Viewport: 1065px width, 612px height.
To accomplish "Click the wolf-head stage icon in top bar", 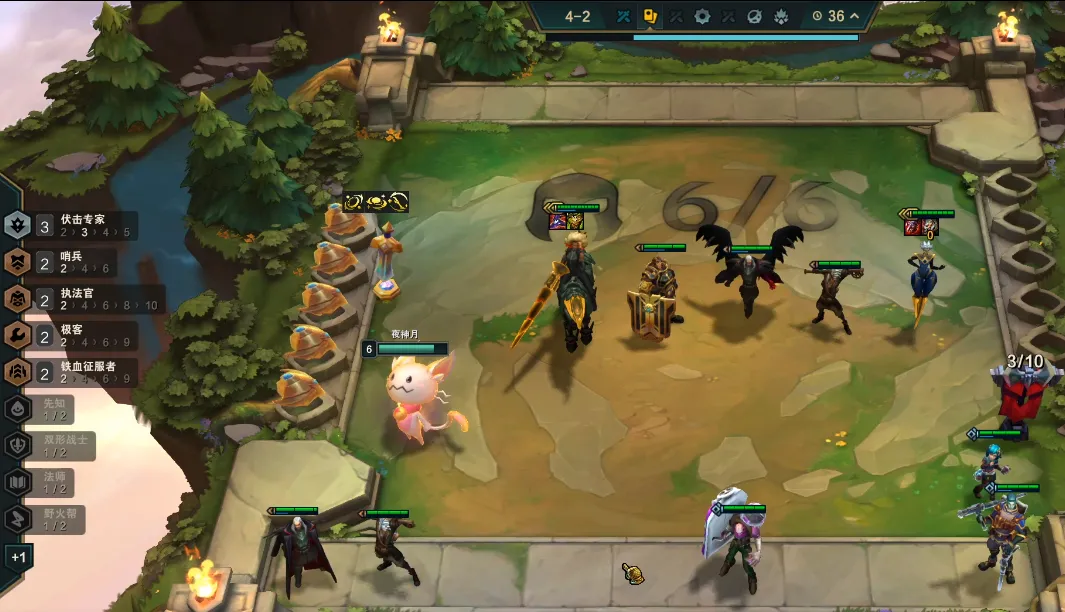I will tap(782, 16).
